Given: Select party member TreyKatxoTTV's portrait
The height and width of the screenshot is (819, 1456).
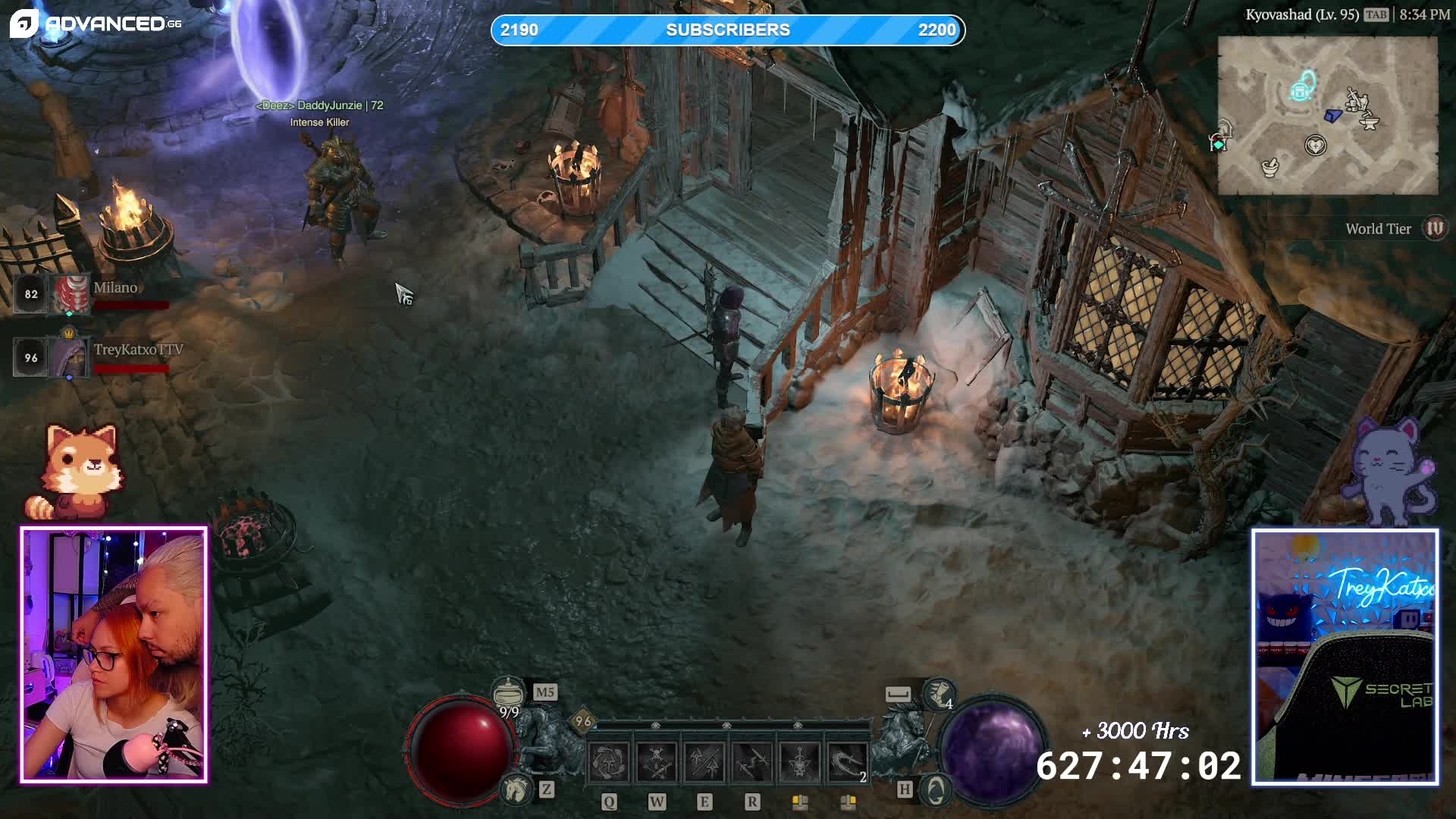Looking at the screenshot, I should (69, 356).
